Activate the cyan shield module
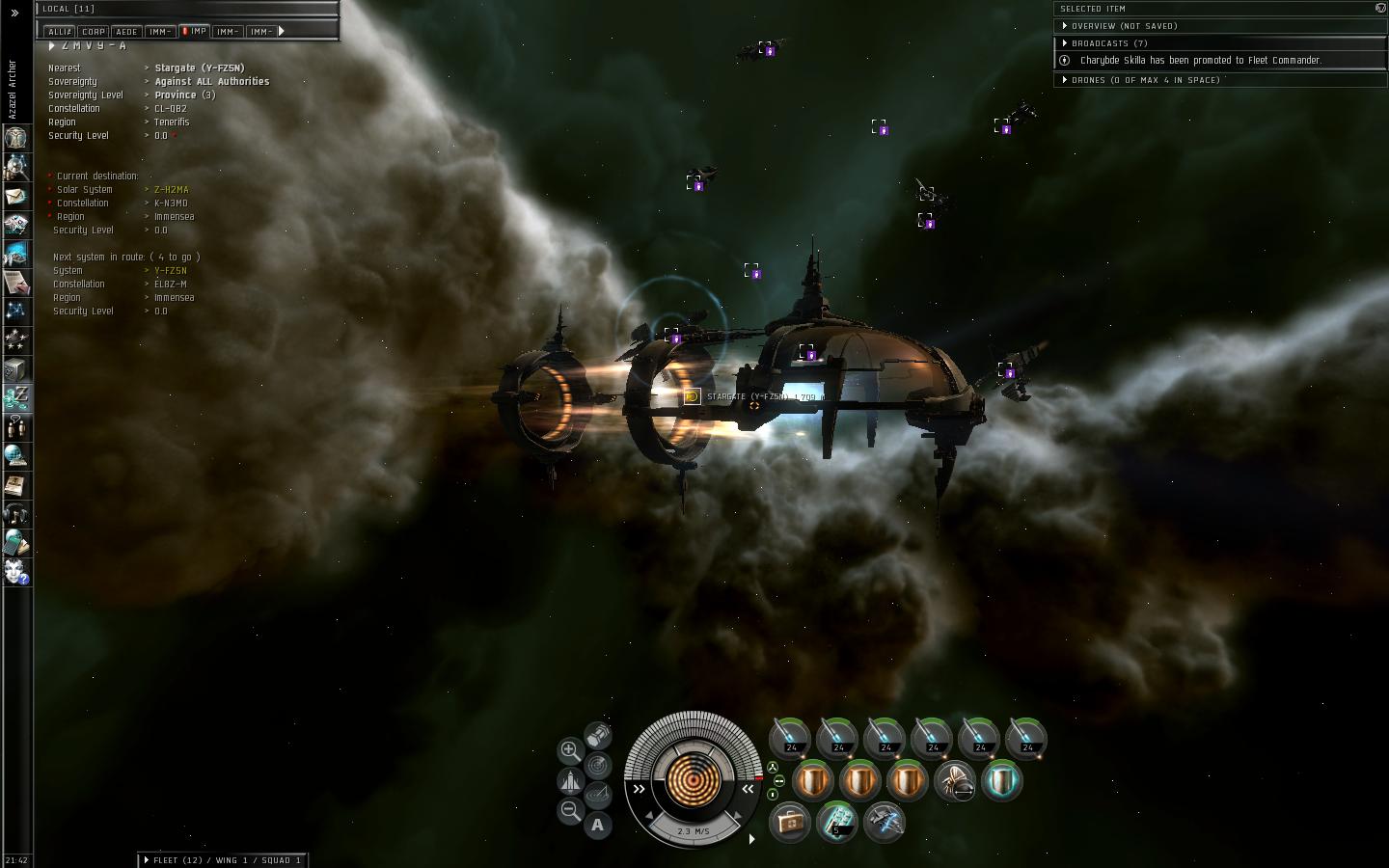 pyautogui.click(x=1001, y=780)
